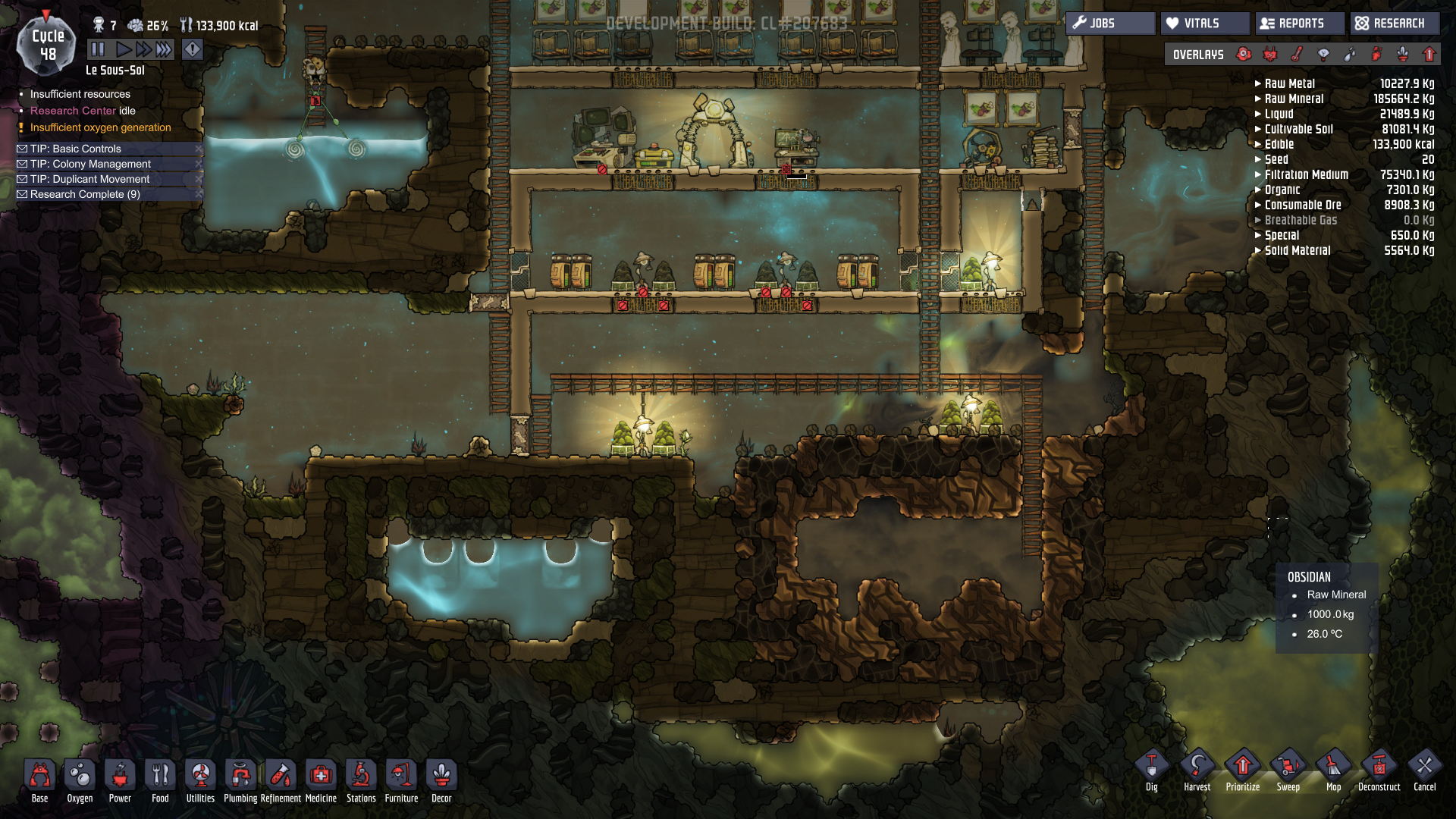Screen dimensions: 1456x819
Task: Set game speed to fastest
Action: point(164,50)
